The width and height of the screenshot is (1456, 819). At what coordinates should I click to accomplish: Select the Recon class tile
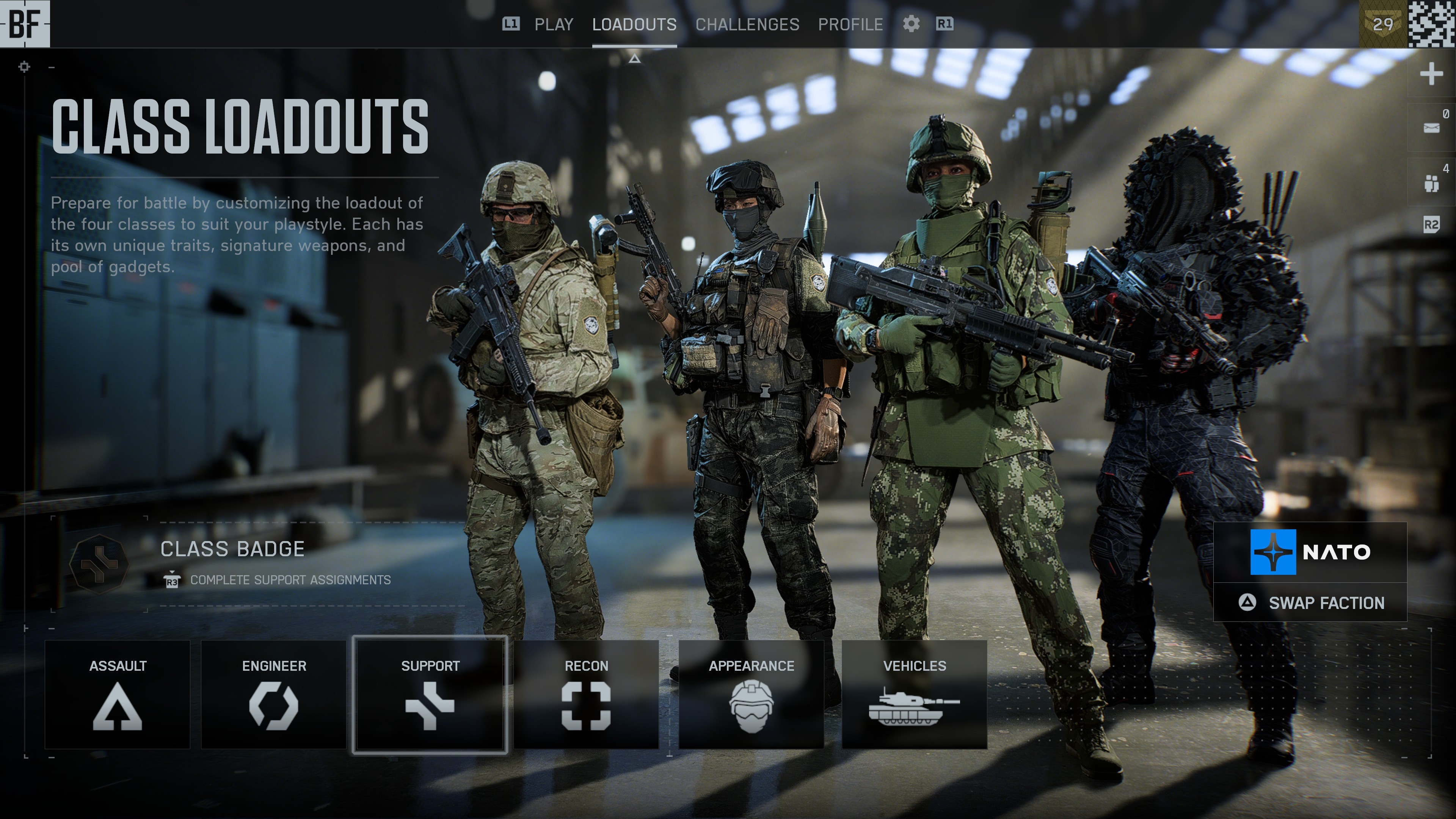pyautogui.click(x=586, y=695)
